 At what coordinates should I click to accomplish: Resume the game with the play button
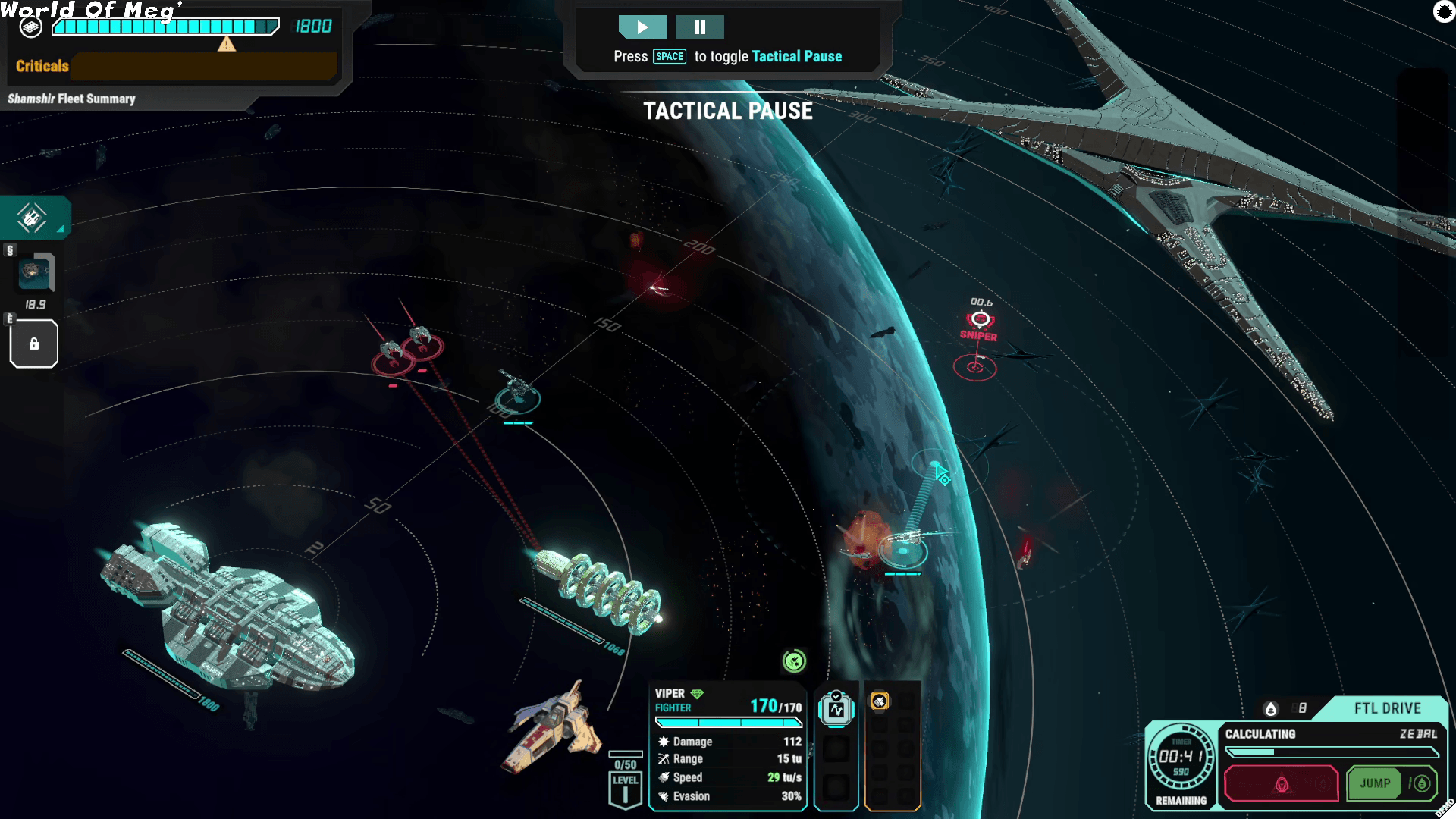pos(642,27)
